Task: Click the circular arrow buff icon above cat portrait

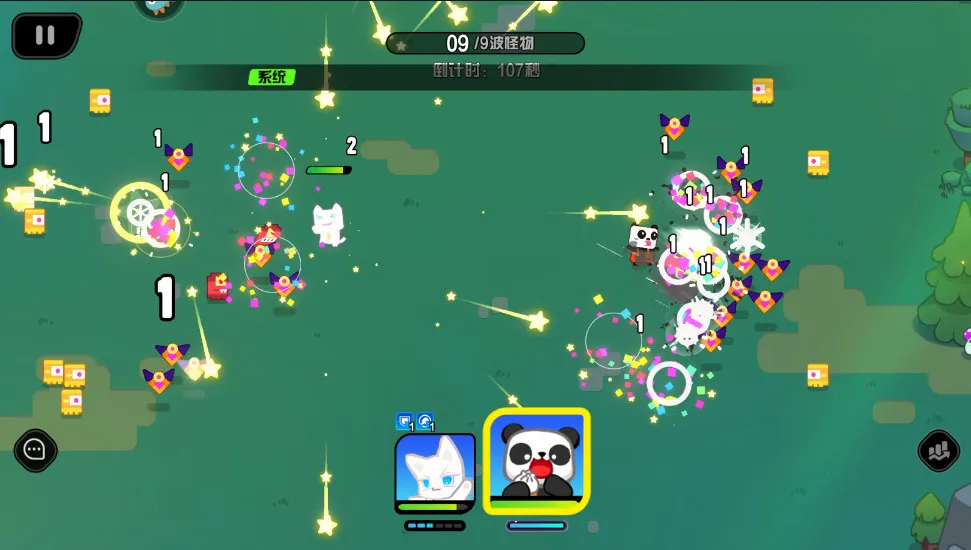Action: (x=425, y=422)
